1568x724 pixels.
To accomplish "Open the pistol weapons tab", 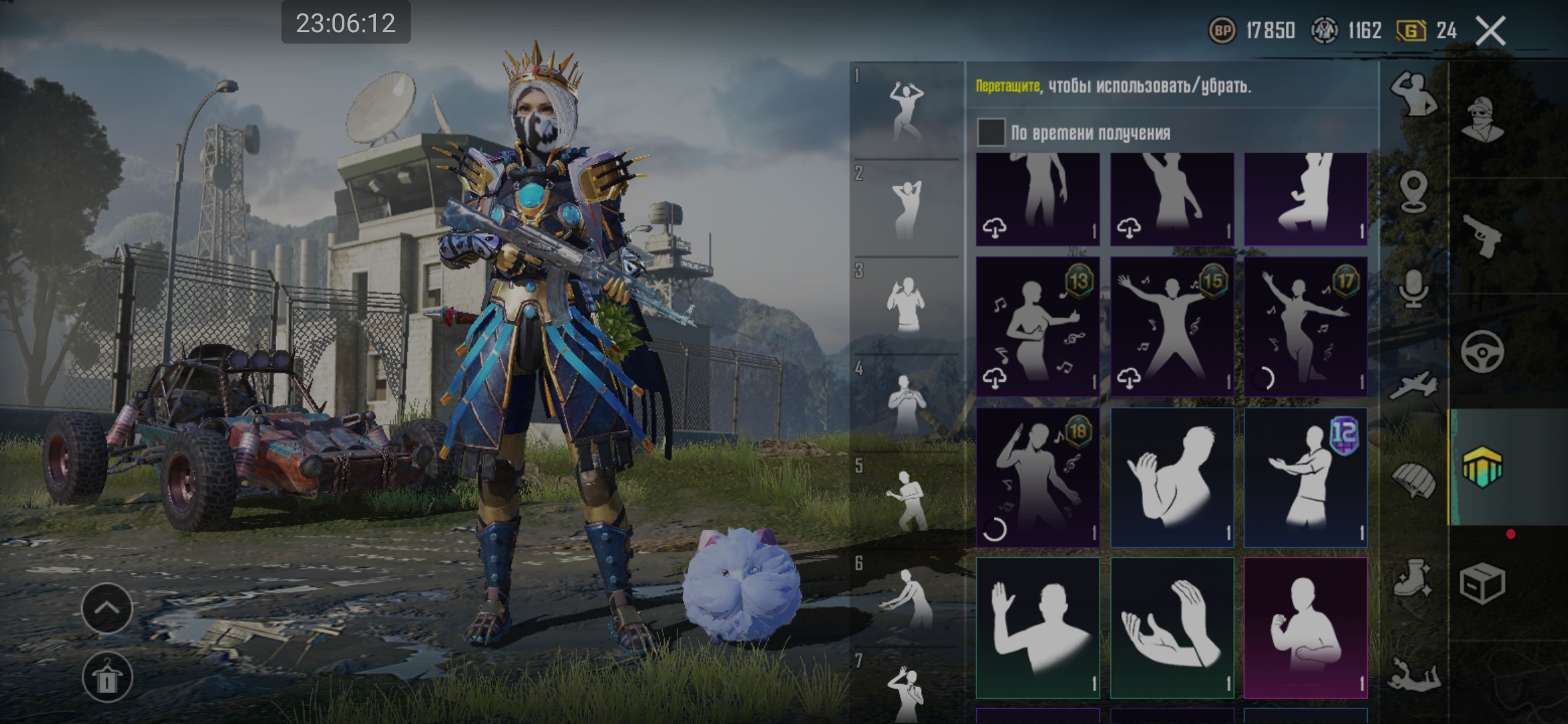I will [1483, 235].
